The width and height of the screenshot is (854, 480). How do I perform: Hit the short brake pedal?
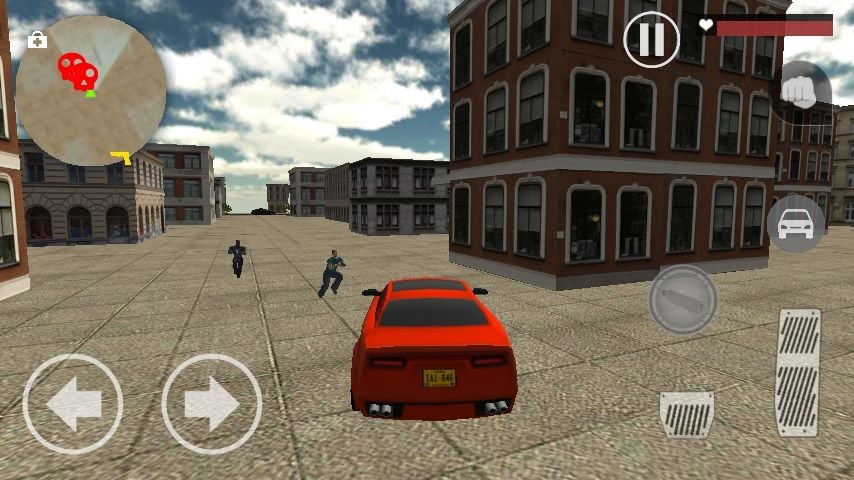click(x=686, y=414)
